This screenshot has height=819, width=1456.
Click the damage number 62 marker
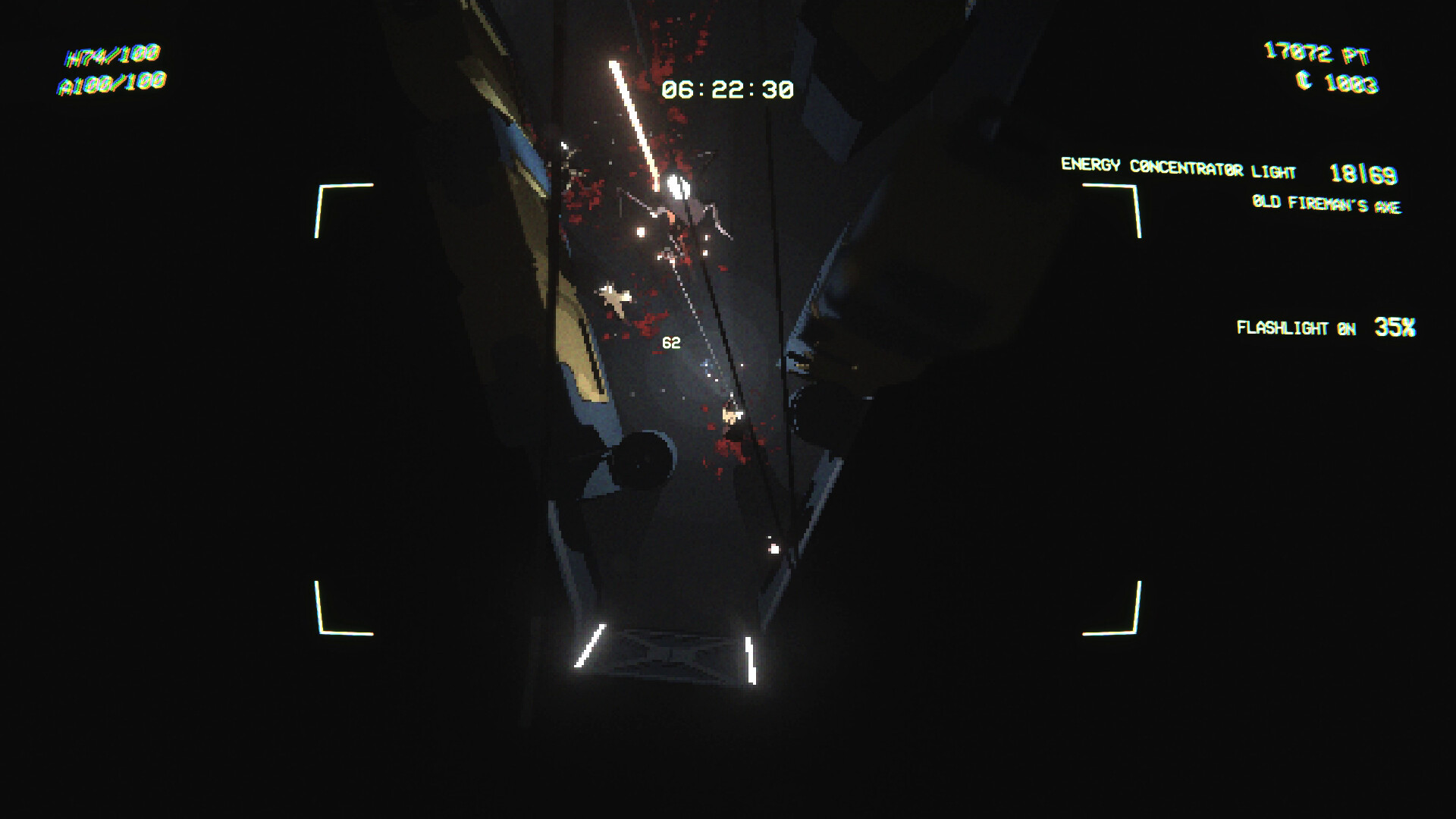pos(670,341)
